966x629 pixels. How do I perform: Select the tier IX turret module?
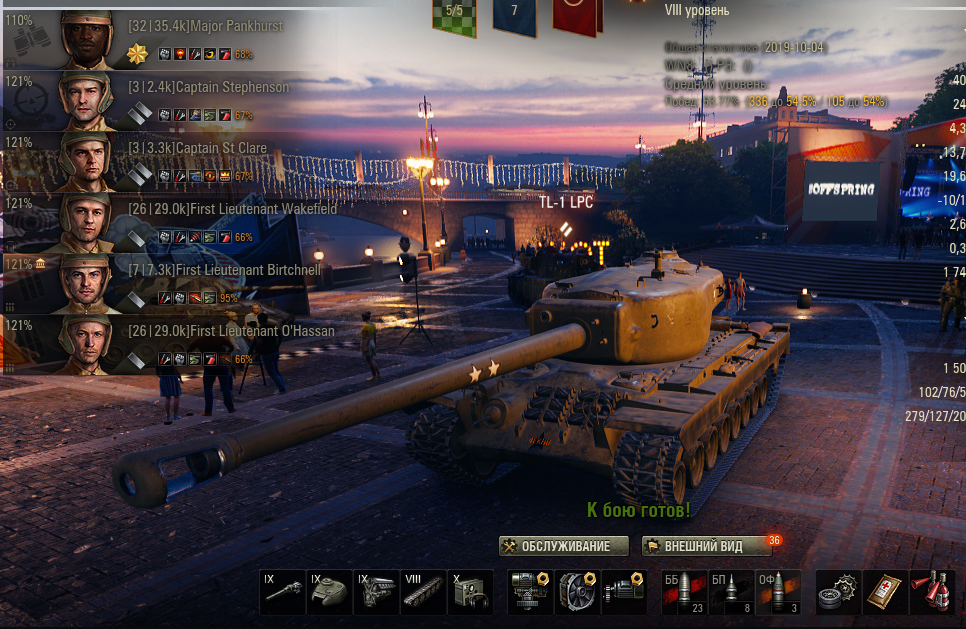pos(329,592)
